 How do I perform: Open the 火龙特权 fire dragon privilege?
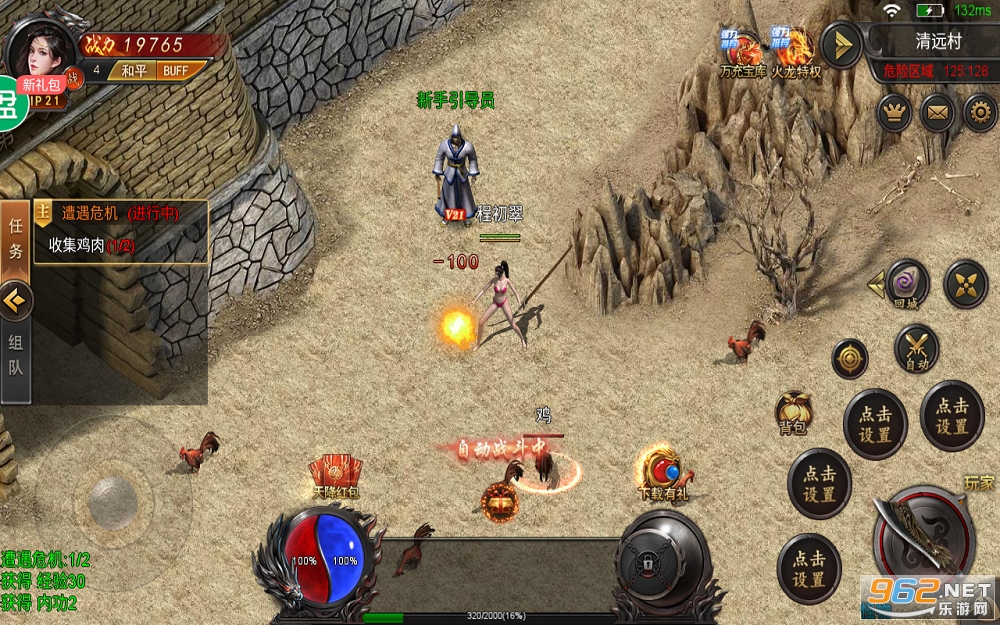pos(795,52)
